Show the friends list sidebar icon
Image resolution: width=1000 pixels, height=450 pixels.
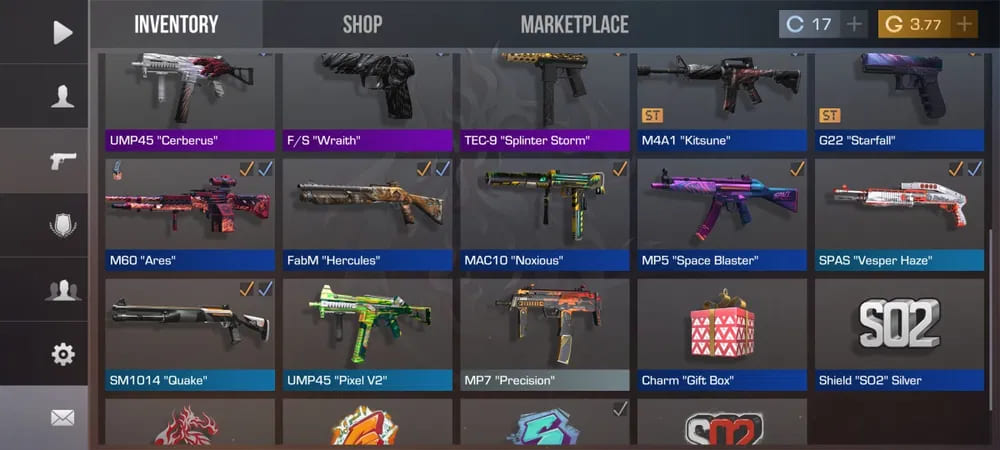[x=62, y=290]
